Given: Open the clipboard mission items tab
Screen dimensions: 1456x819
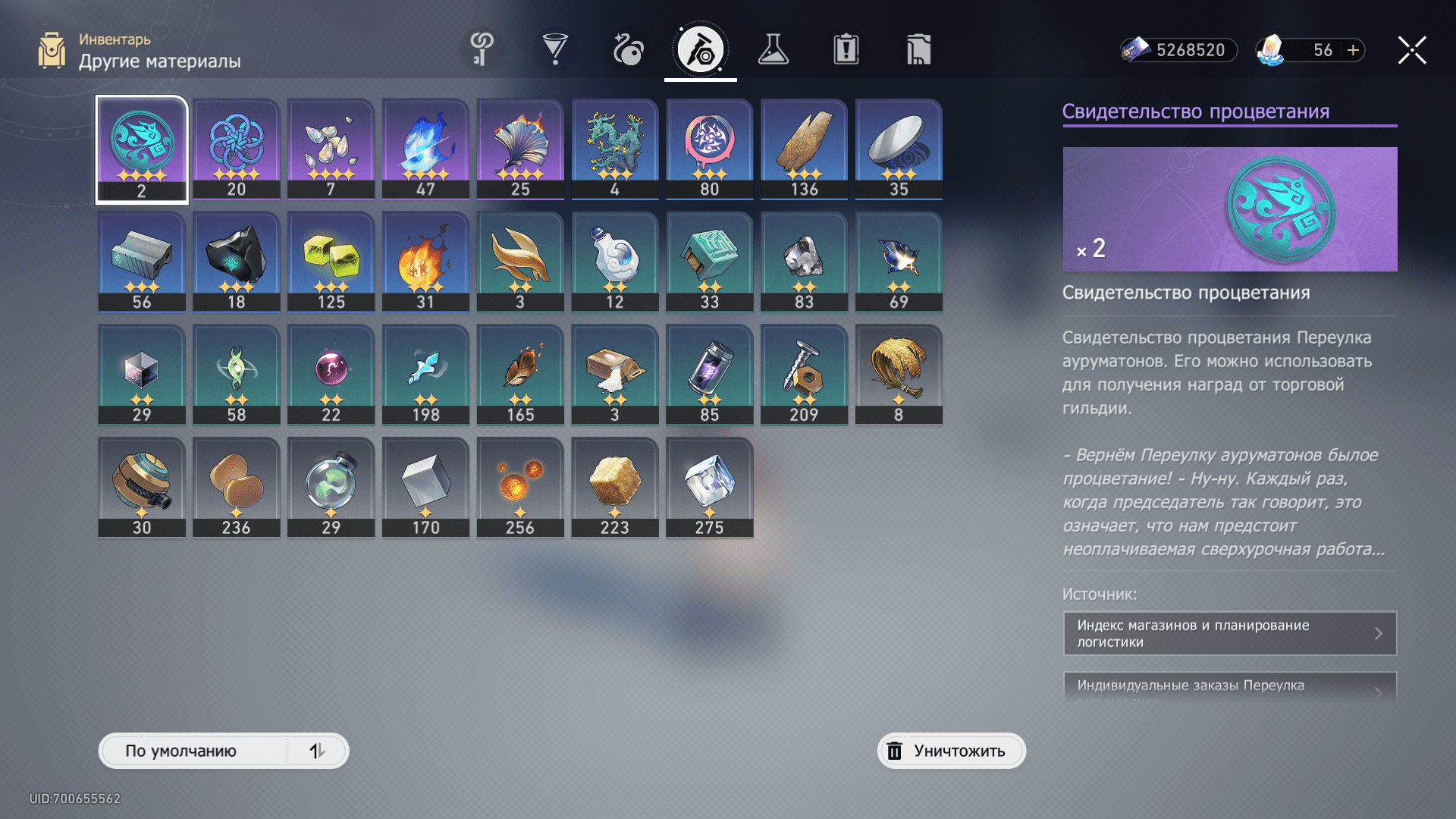Looking at the screenshot, I should click(x=846, y=50).
